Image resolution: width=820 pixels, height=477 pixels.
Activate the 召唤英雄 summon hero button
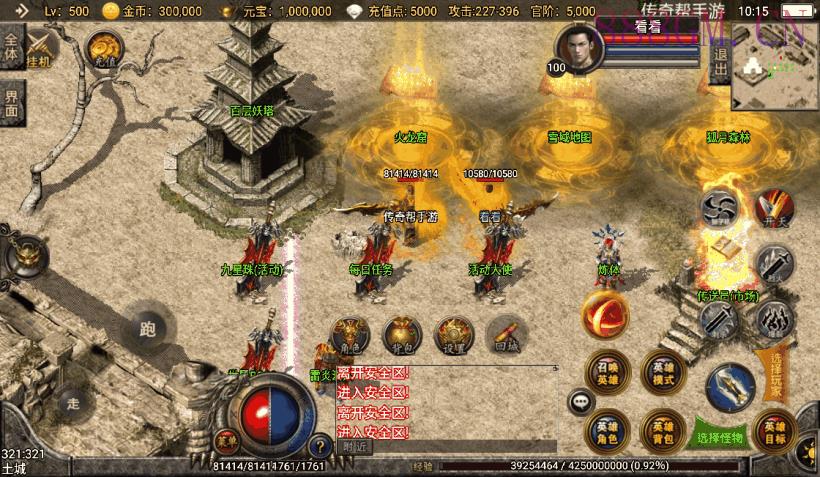pos(607,373)
